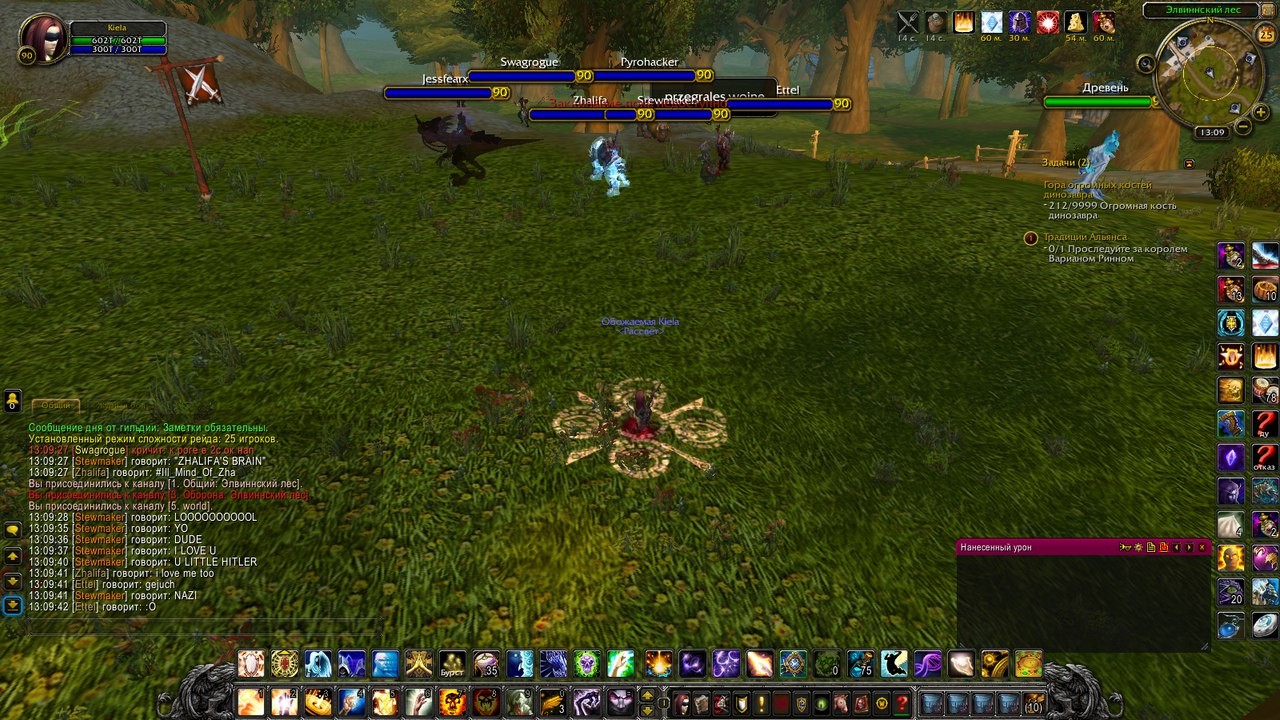Close the Нанесенный урон damage meter window

pyautogui.click(x=1201, y=547)
